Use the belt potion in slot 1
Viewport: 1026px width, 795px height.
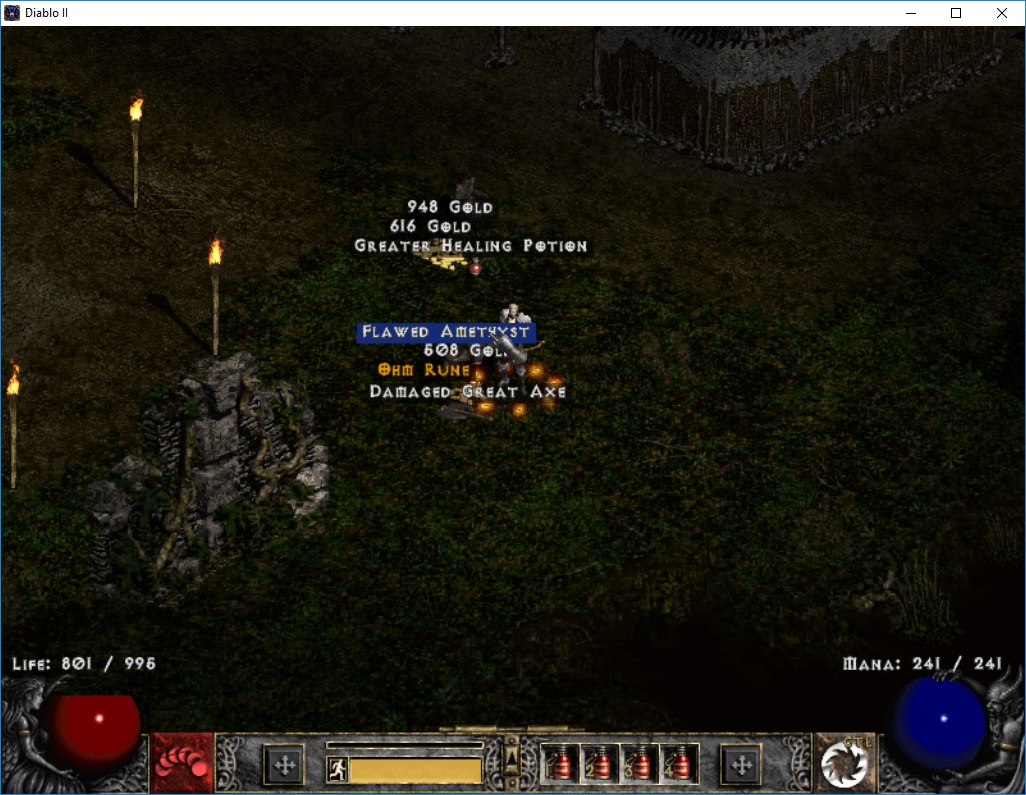(559, 765)
